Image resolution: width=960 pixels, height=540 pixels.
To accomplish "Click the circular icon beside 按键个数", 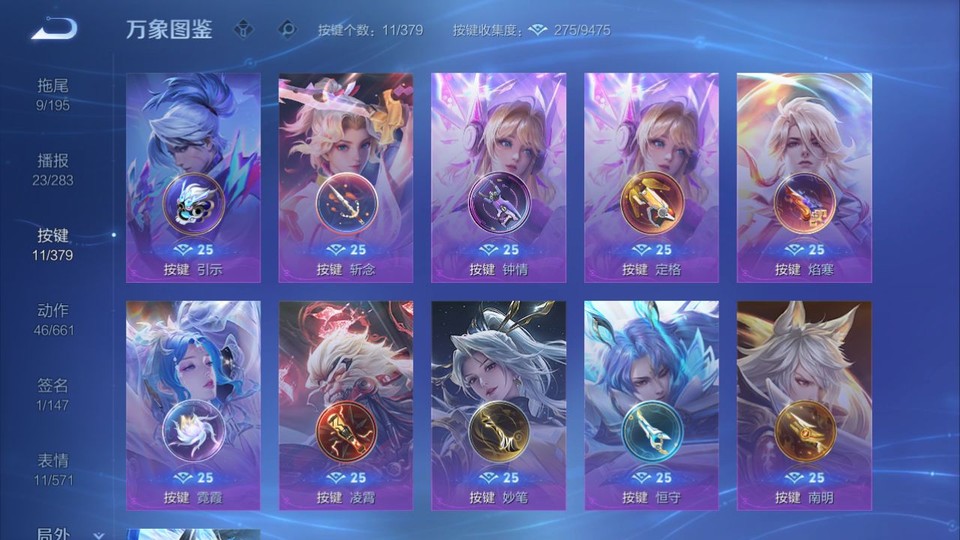I will [x=288, y=29].
